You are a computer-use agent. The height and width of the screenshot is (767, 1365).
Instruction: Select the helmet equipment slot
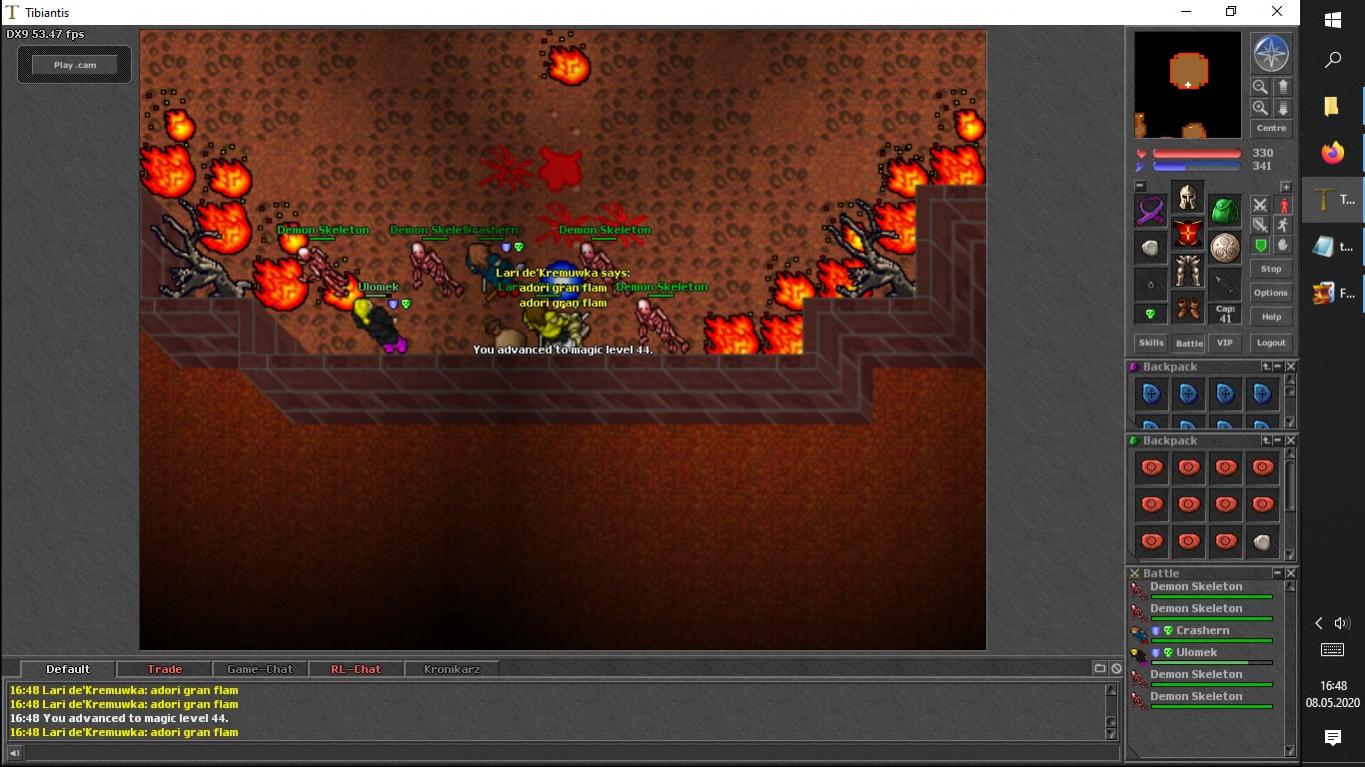[1188, 196]
